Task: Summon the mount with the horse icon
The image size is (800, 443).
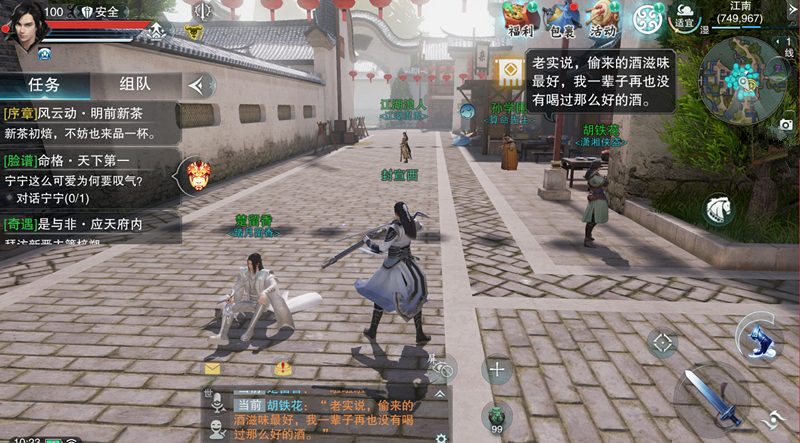Action: 720,208
